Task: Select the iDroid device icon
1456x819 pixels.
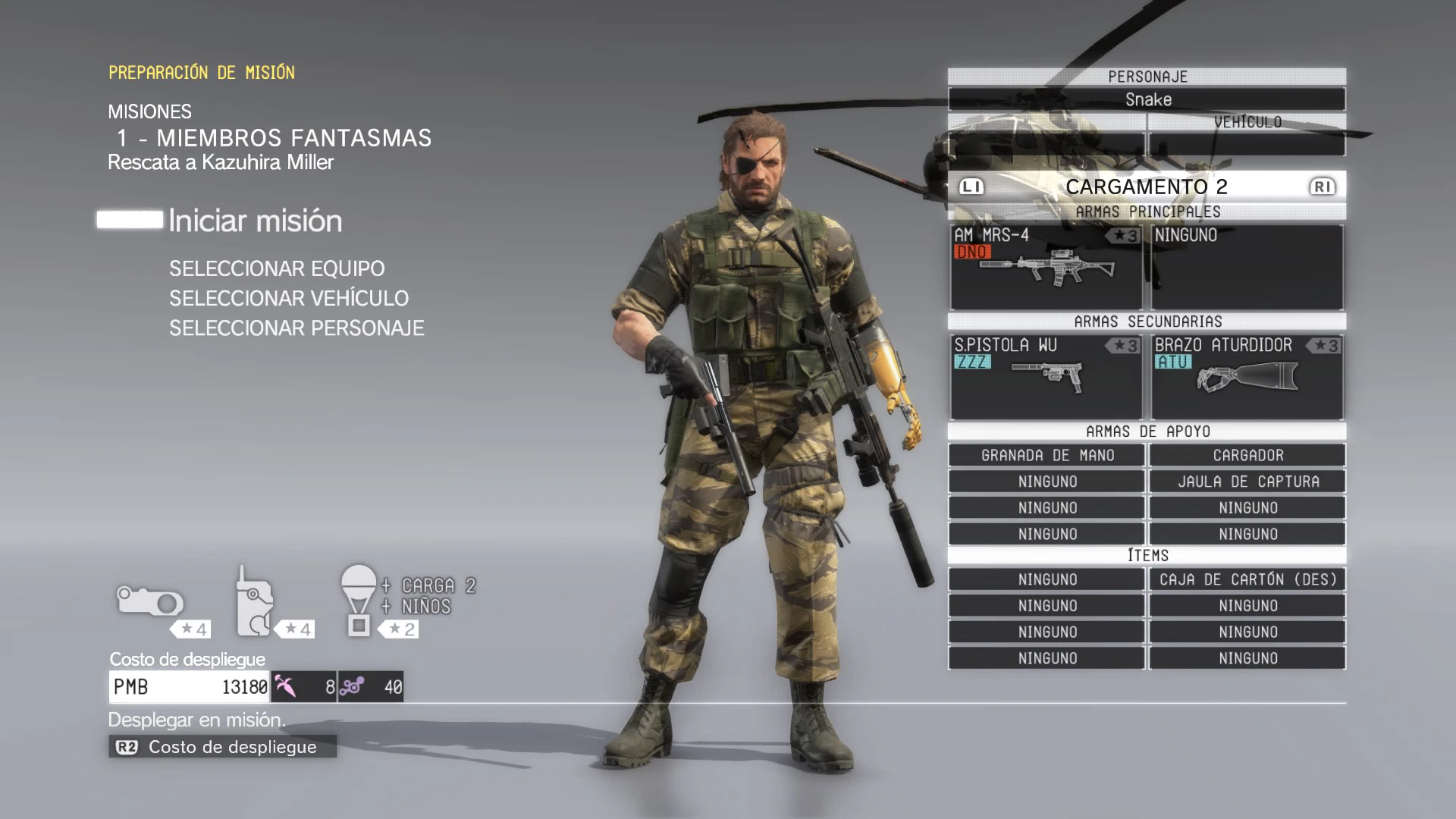Action: (255, 603)
